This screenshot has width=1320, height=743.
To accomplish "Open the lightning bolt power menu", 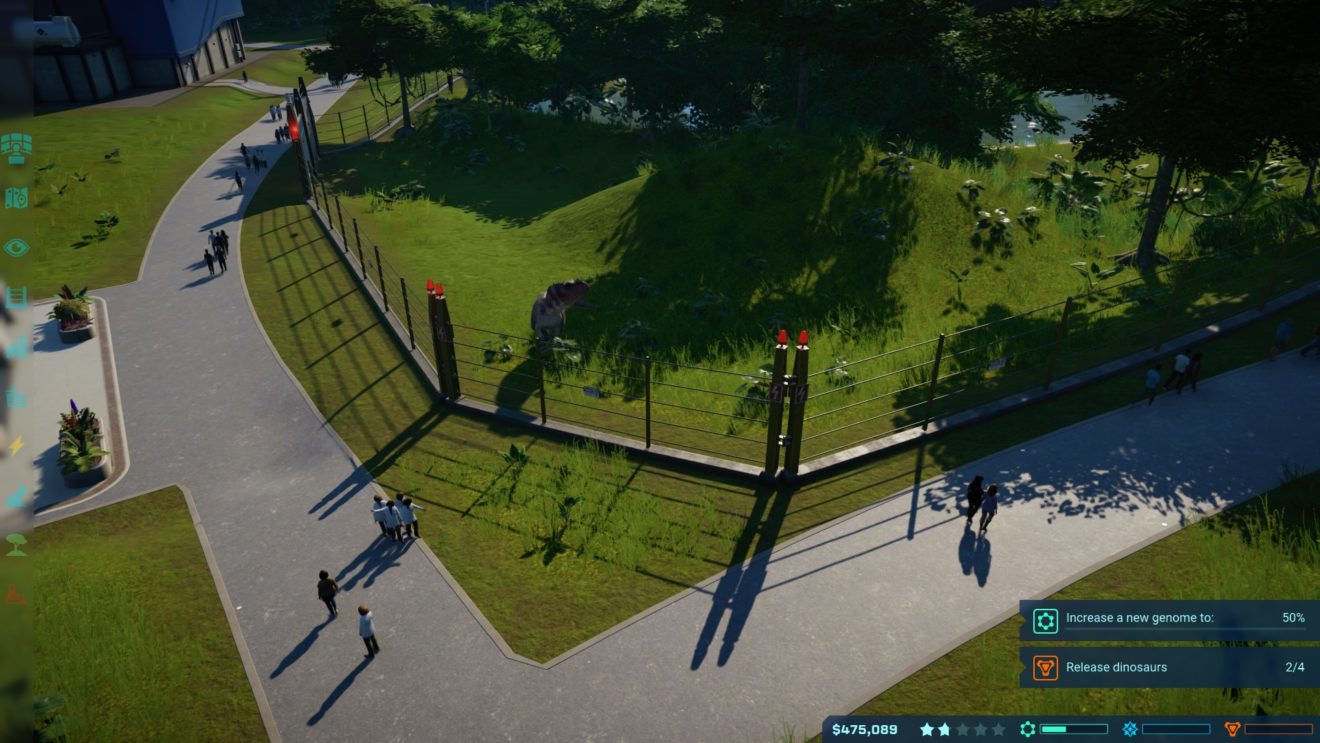I will [16, 446].
